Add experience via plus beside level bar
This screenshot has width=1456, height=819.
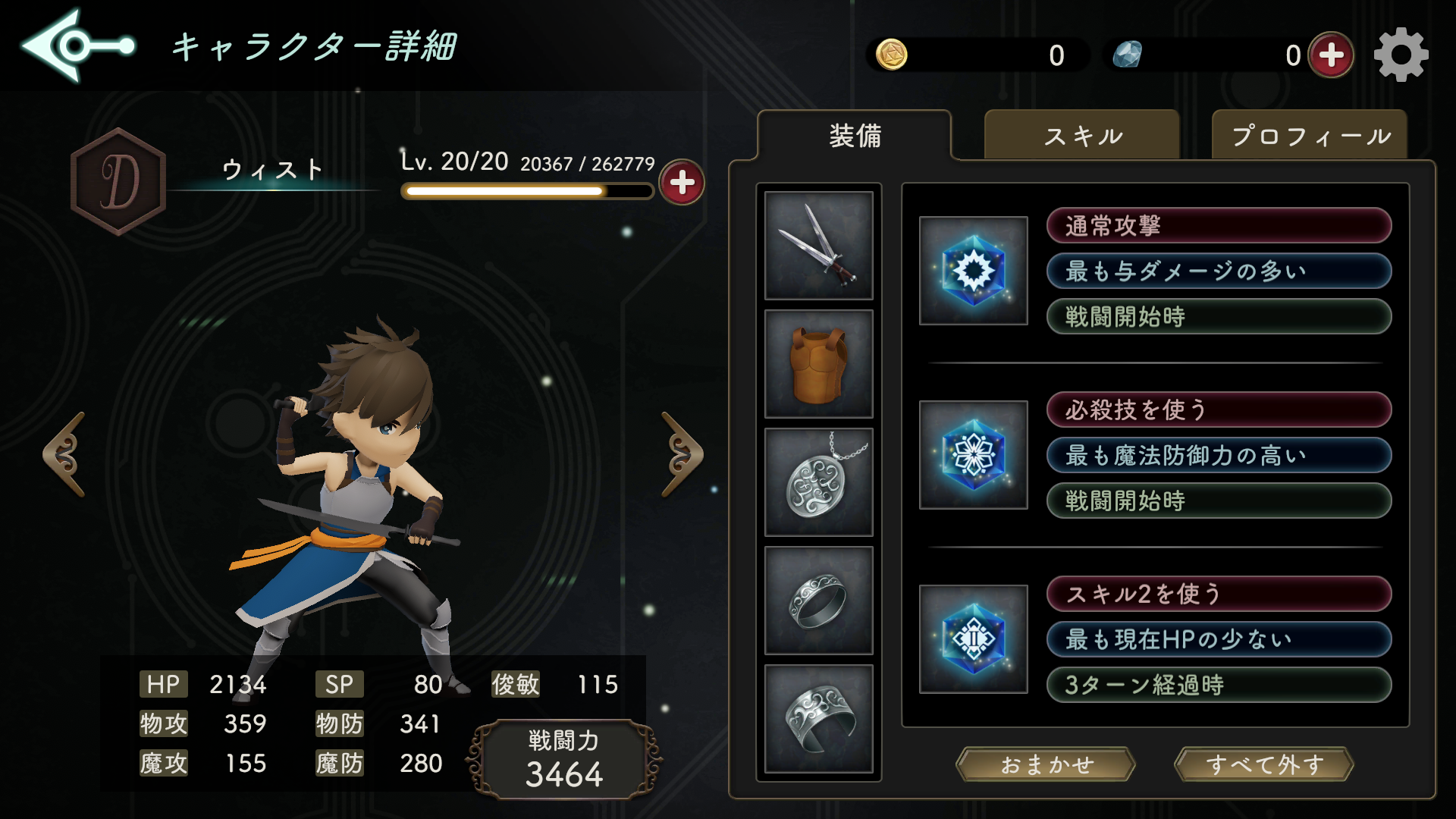tap(682, 183)
